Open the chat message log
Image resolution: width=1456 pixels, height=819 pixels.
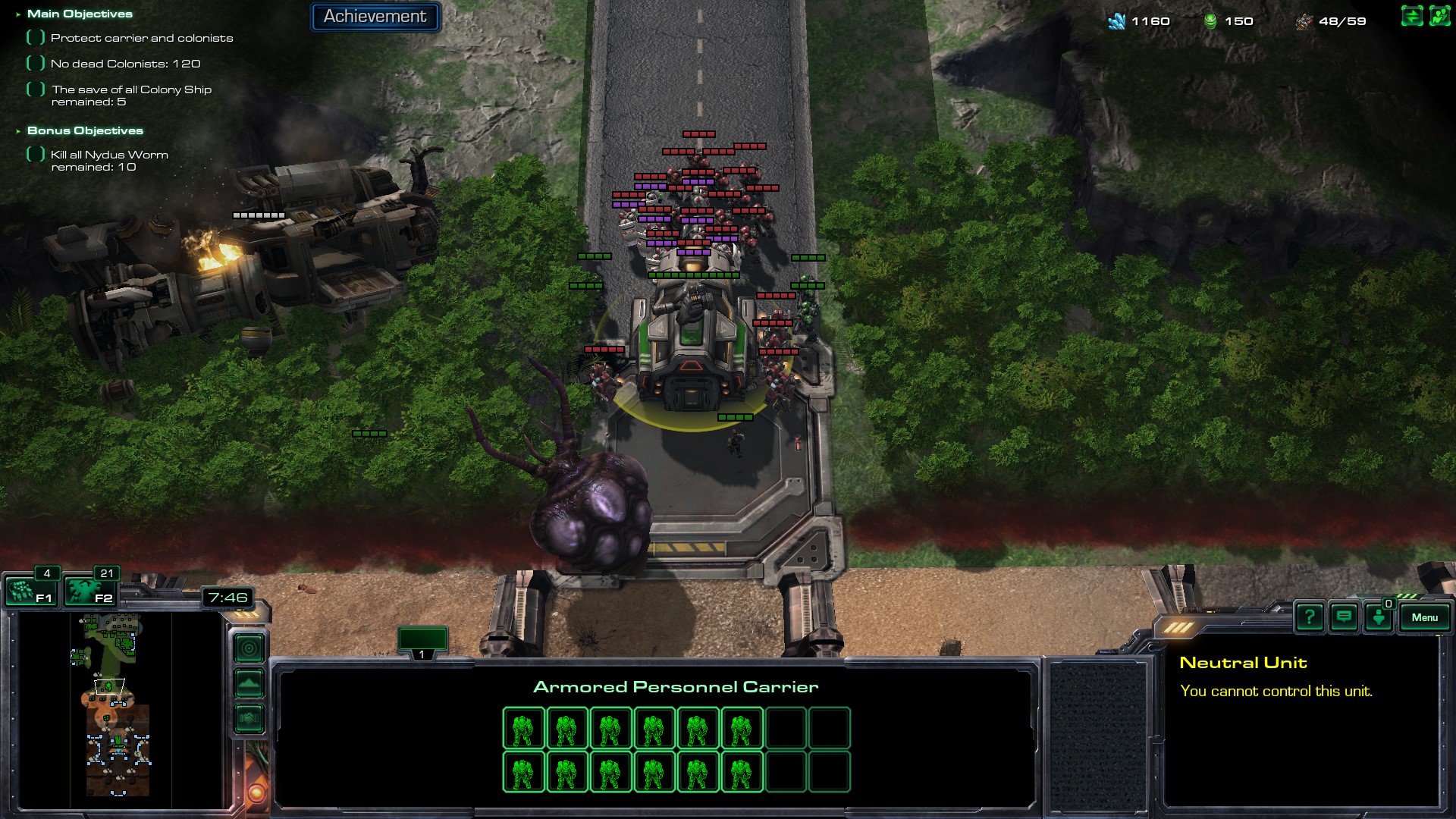pyautogui.click(x=1344, y=617)
